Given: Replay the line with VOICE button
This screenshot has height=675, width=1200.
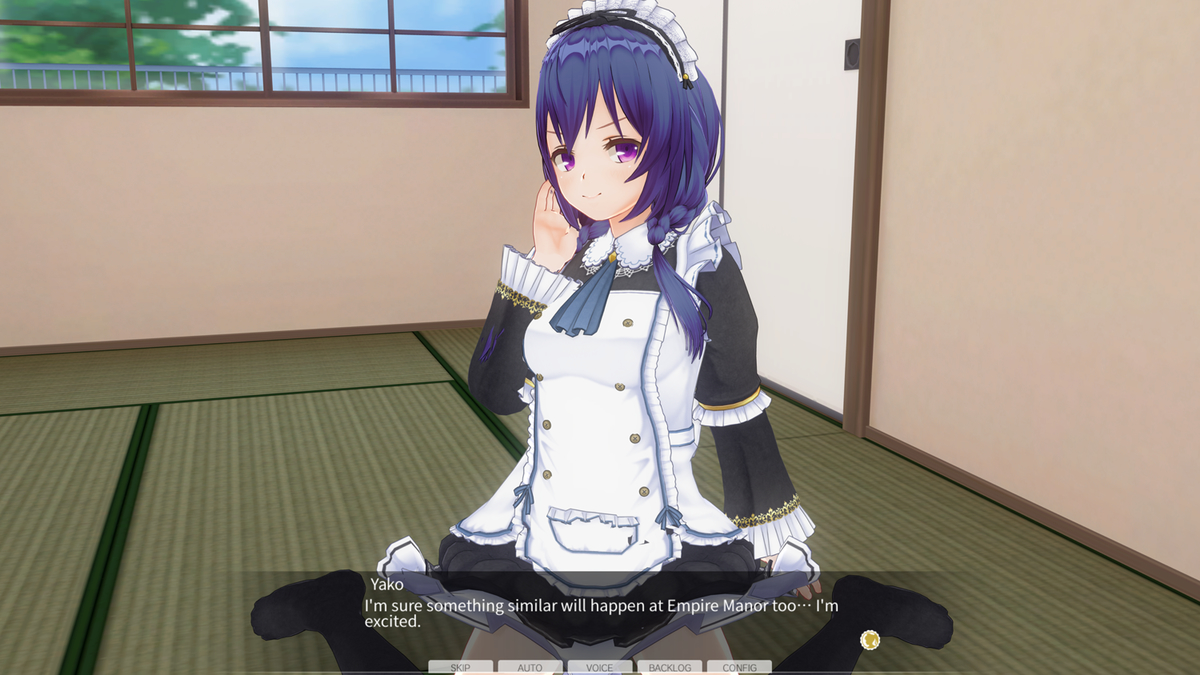Looking at the screenshot, I should pyautogui.click(x=600, y=667).
